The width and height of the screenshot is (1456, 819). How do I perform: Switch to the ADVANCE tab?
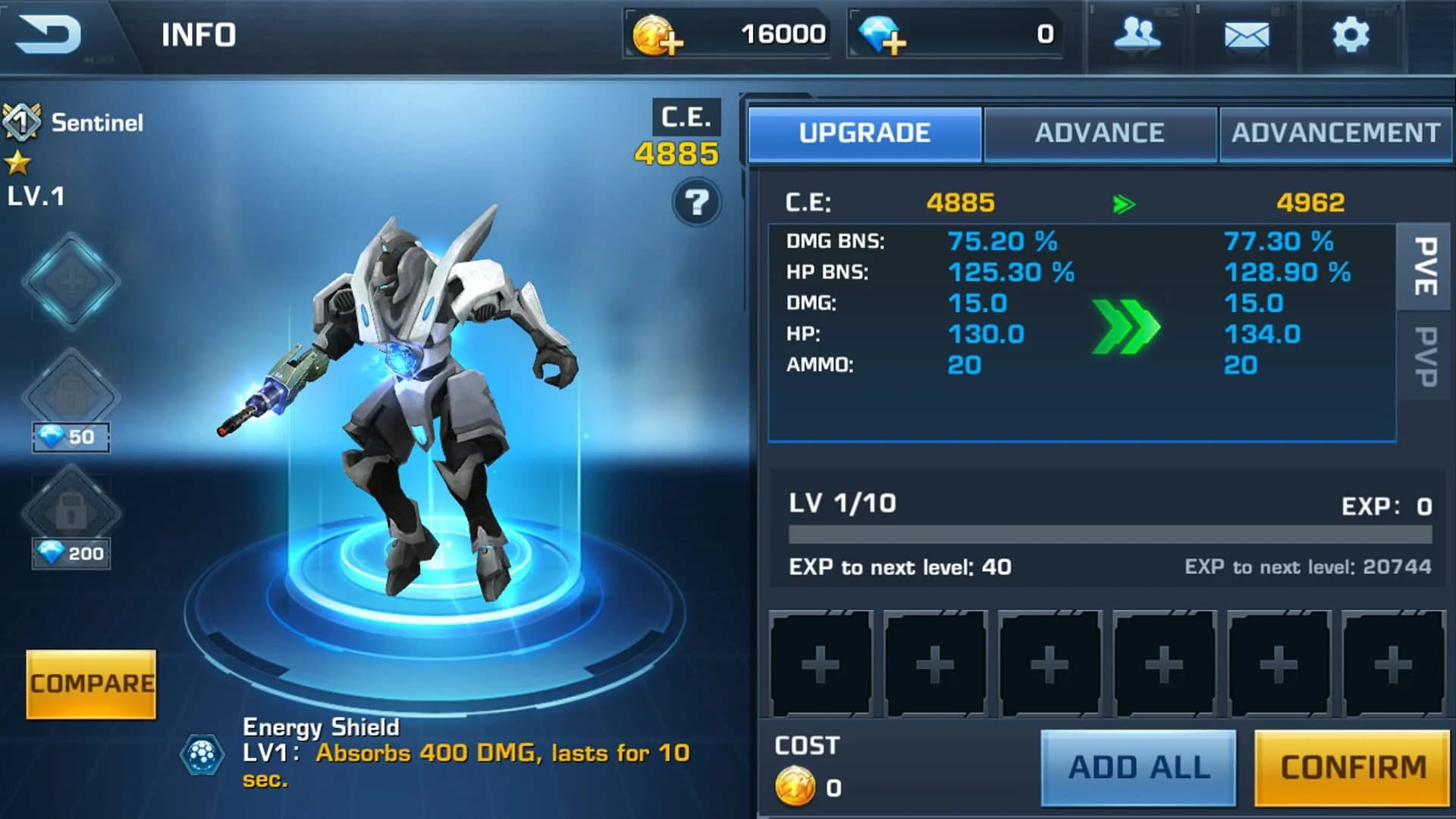[1099, 133]
